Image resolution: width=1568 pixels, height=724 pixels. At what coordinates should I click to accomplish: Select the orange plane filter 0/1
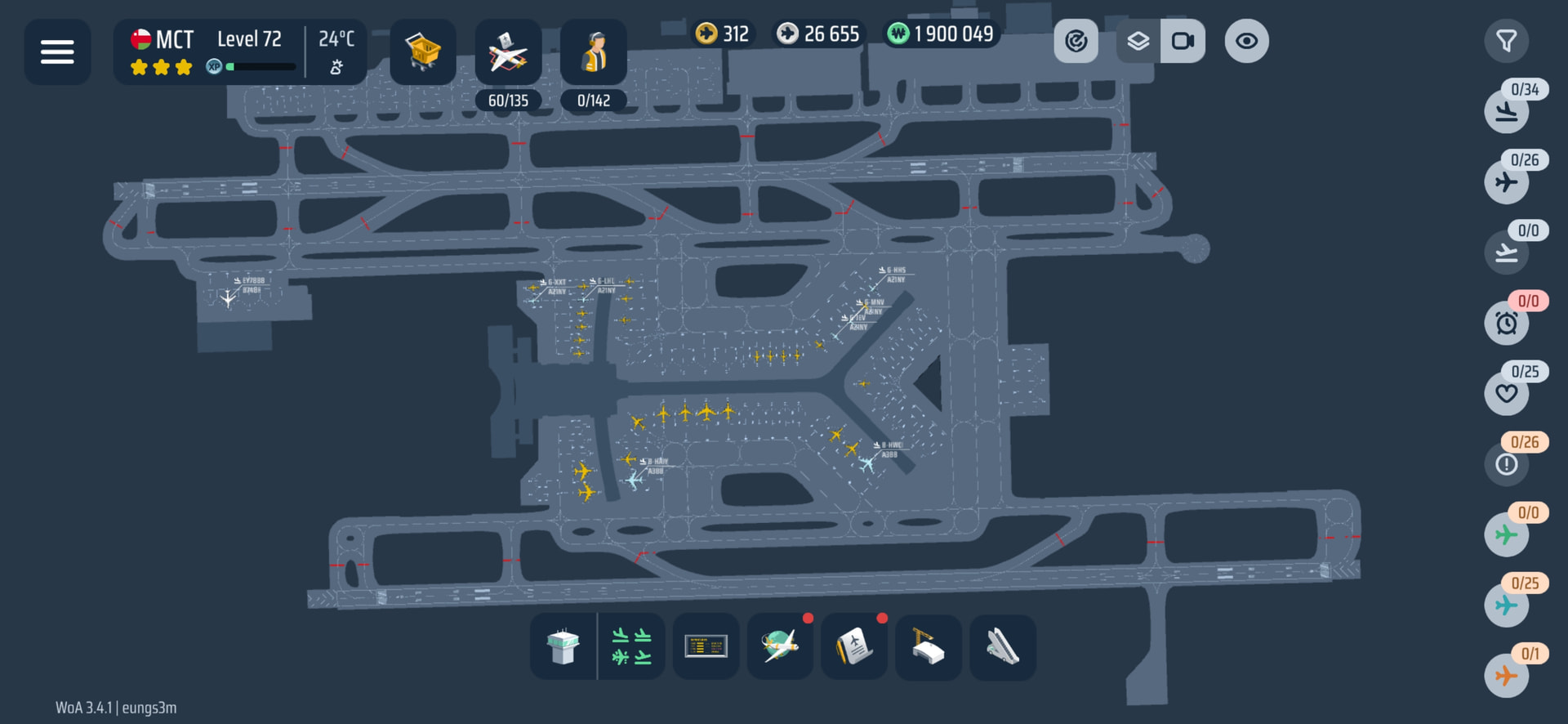pos(1506,676)
